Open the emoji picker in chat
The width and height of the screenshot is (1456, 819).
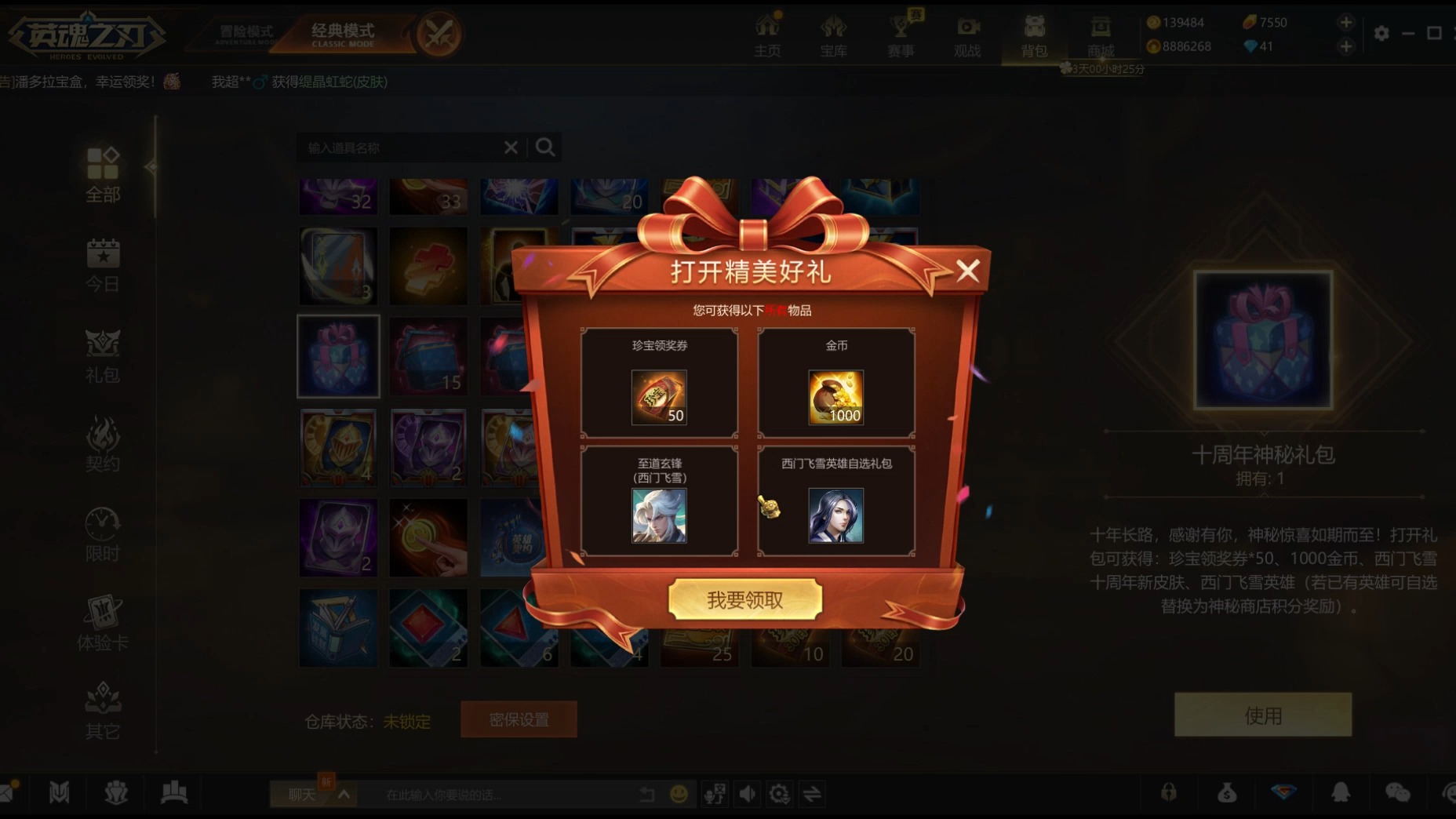click(x=679, y=794)
